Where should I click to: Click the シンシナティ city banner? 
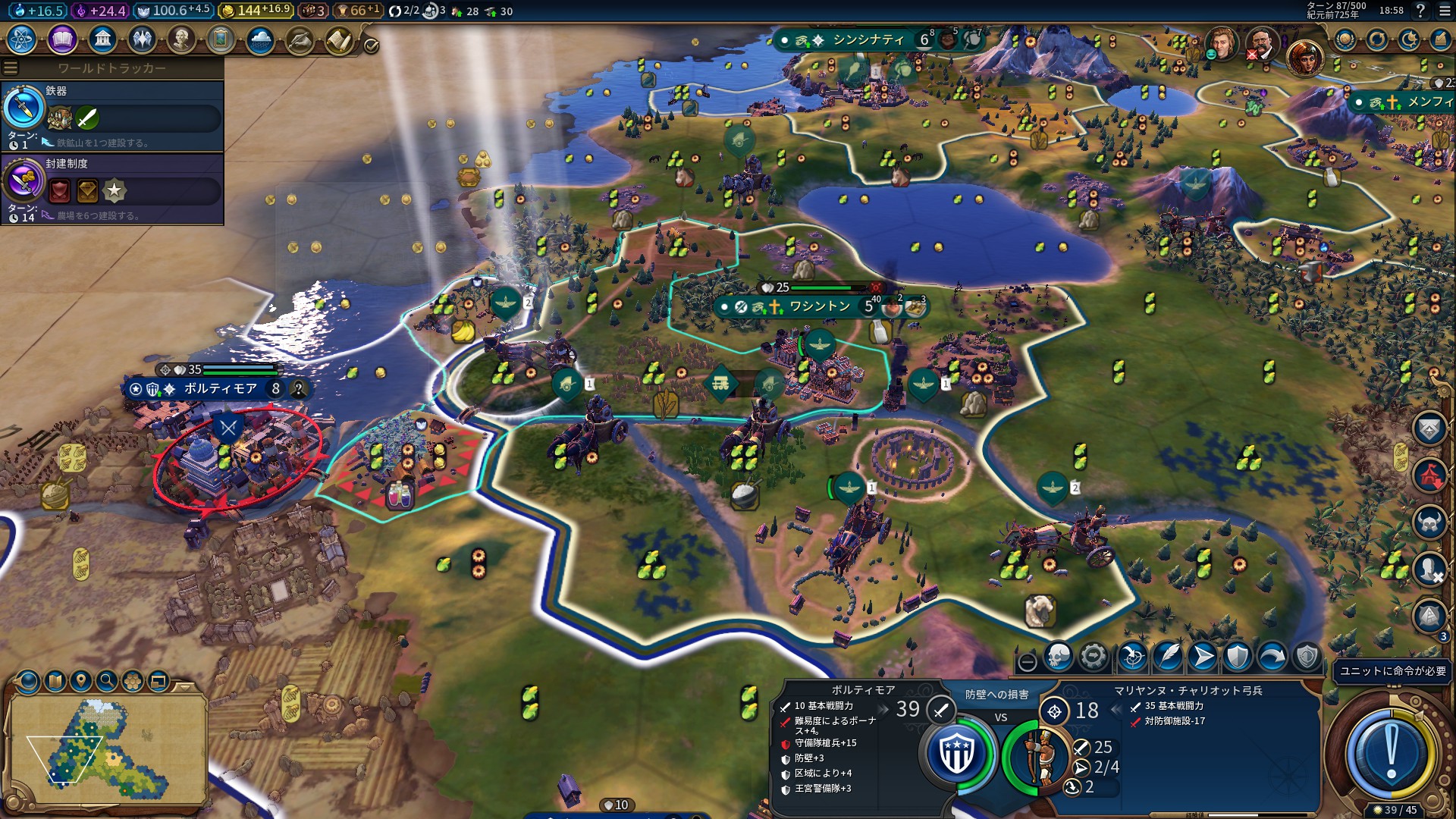click(x=868, y=40)
